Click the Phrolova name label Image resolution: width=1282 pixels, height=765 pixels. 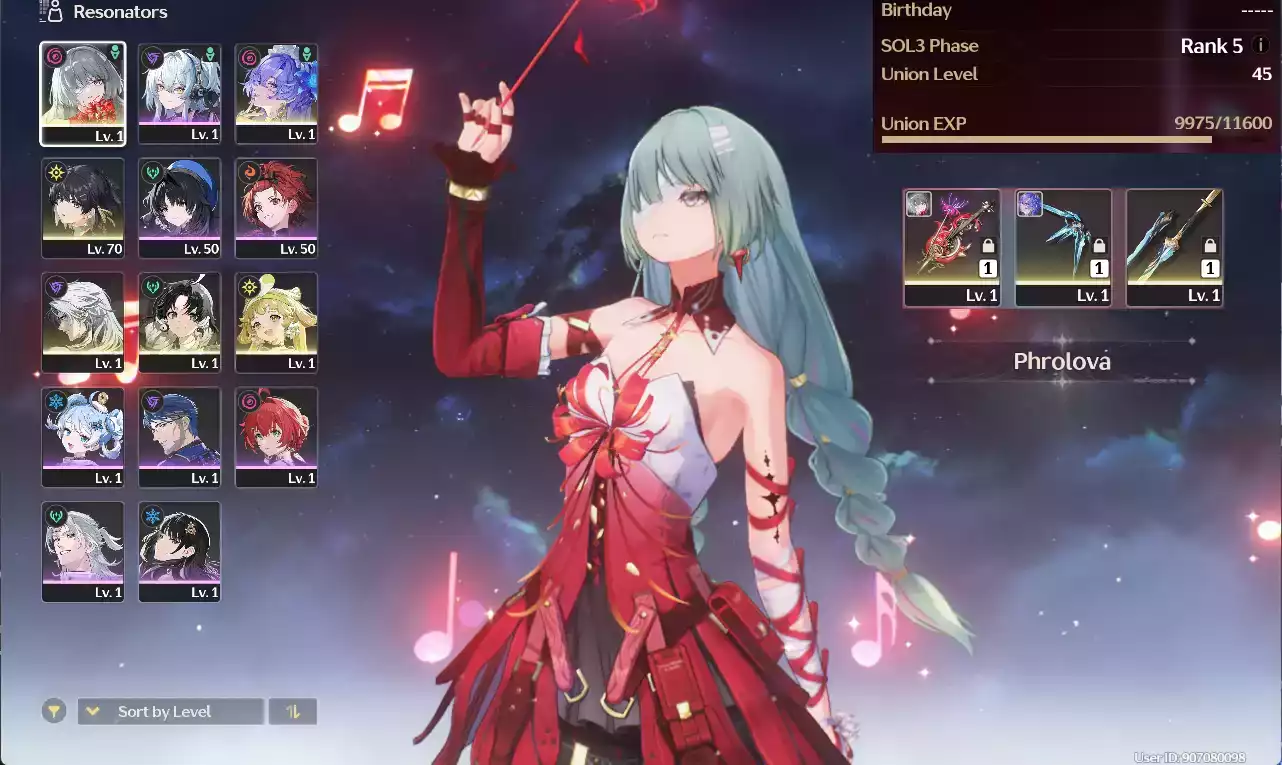click(x=1061, y=361)
